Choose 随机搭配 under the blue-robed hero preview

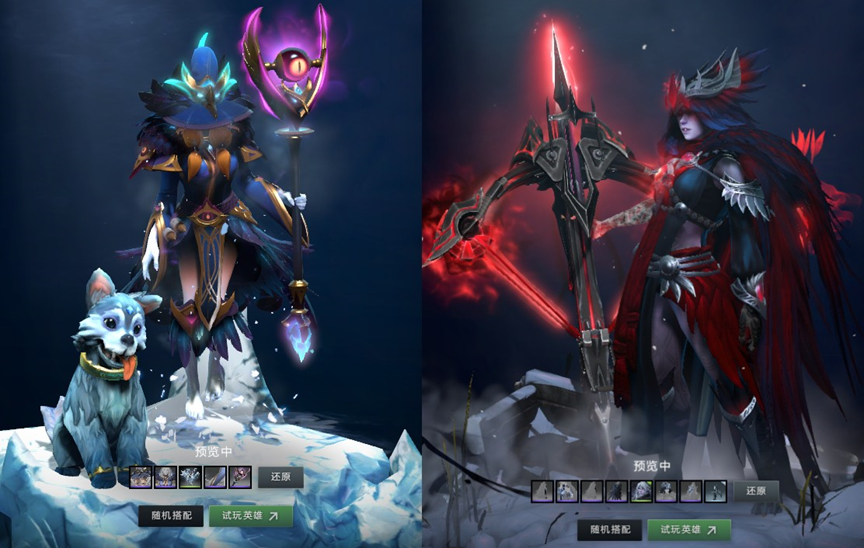click(171, 515)
